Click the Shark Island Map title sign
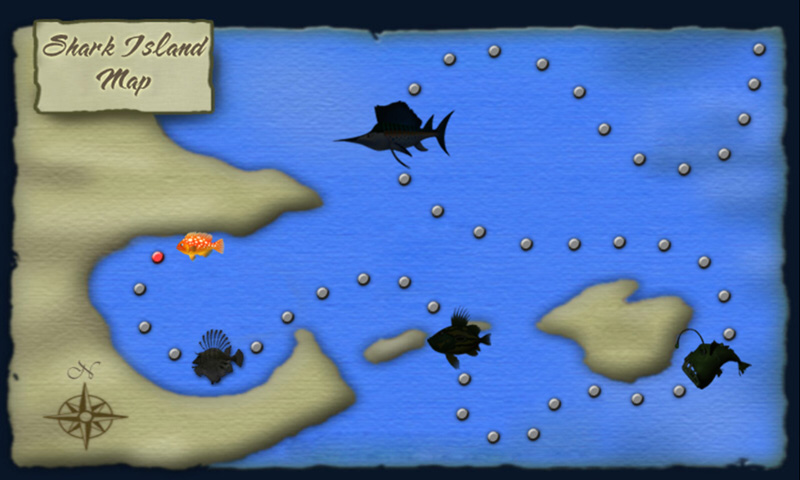 coord(125,64)
